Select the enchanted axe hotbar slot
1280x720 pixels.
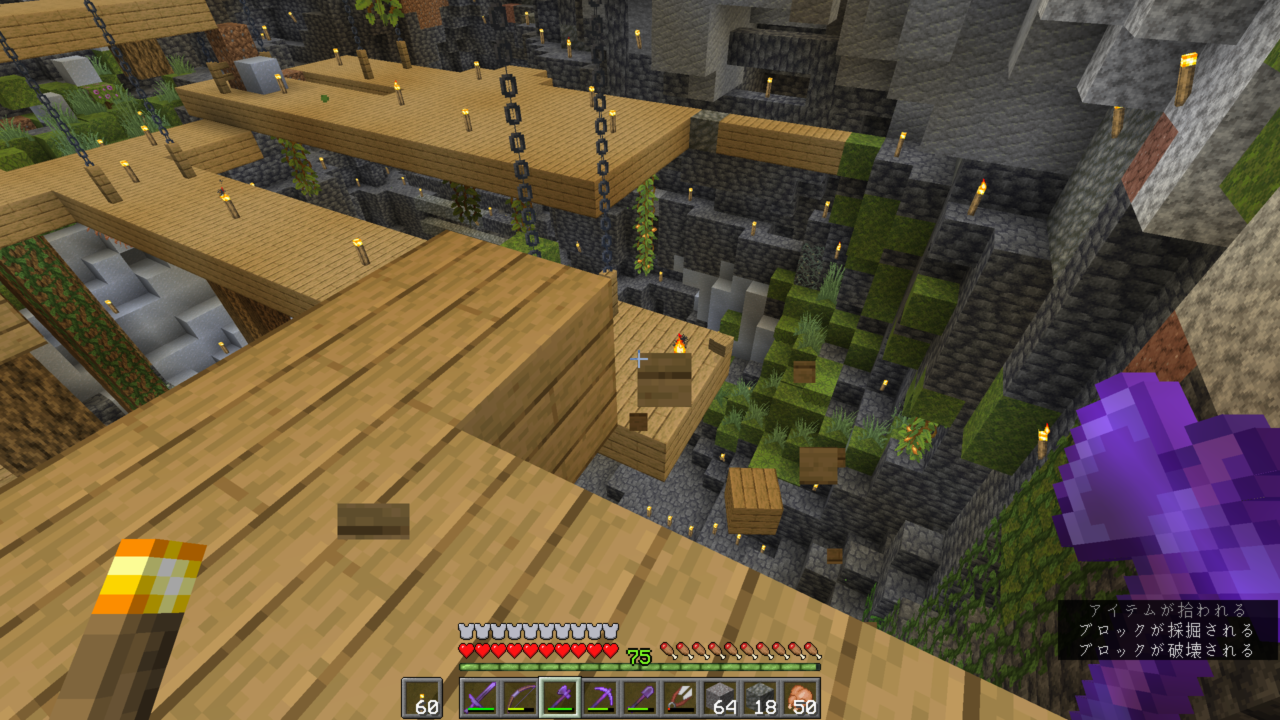point(559,698)
